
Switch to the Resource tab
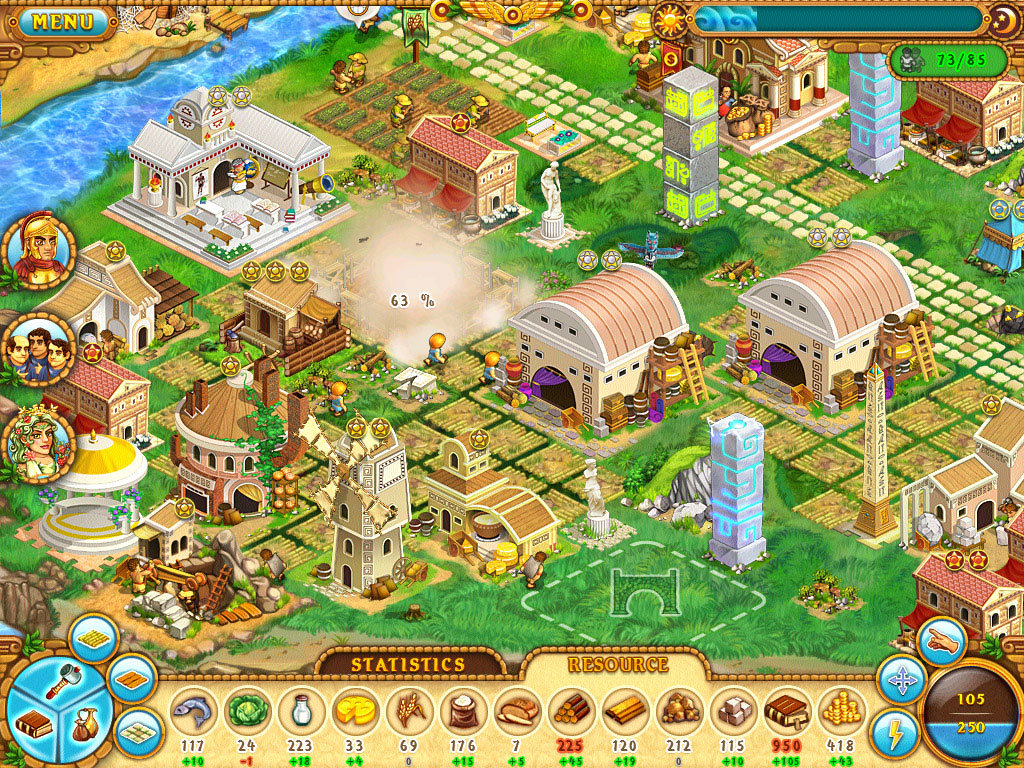pos(617,664)
